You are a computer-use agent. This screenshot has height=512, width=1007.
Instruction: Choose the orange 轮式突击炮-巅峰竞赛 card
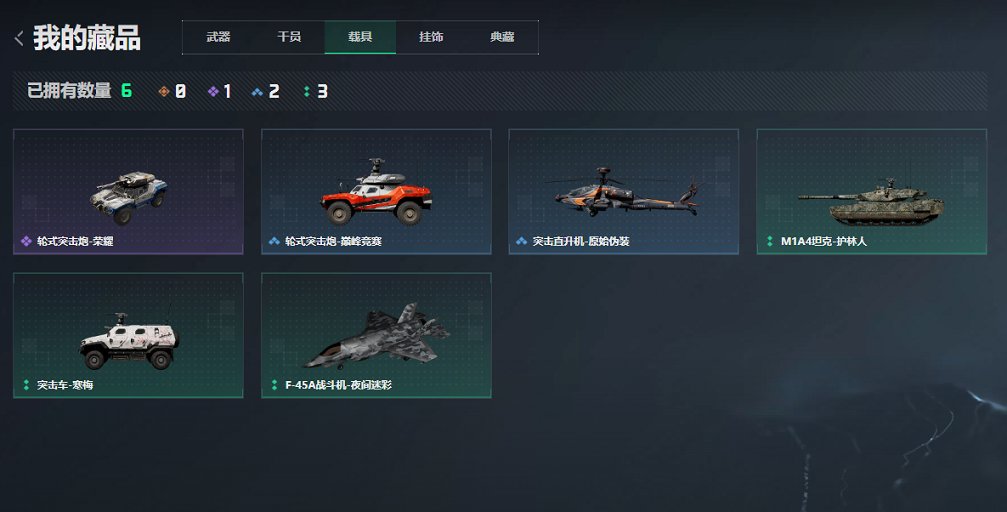point(376,191)
